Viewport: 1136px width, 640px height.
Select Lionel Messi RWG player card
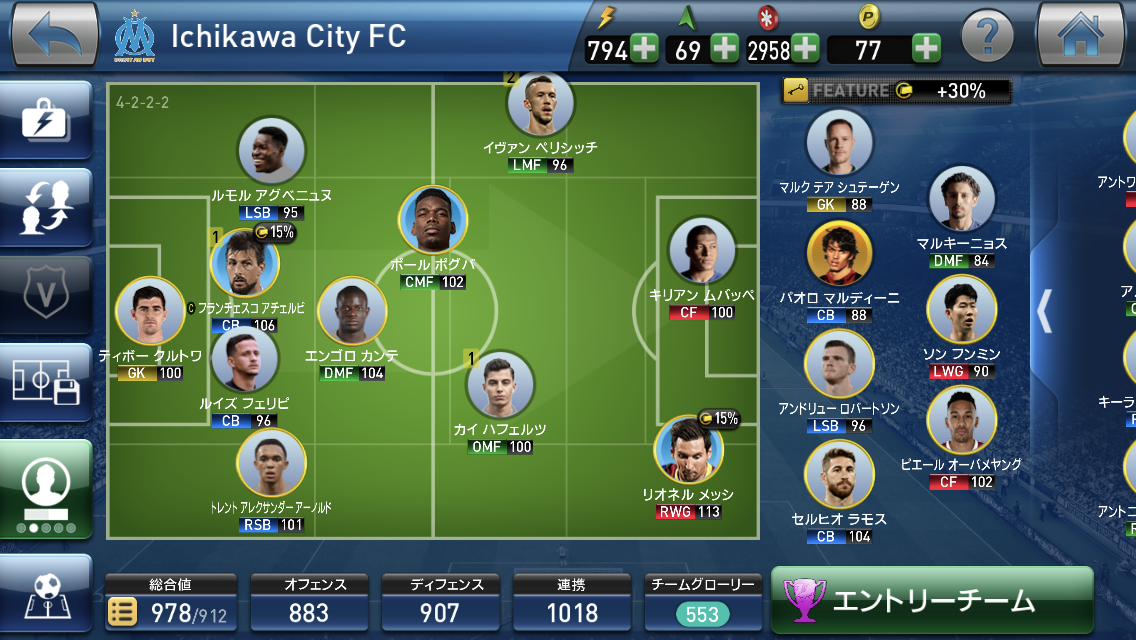pyautogui.click(x=688, y=453)
